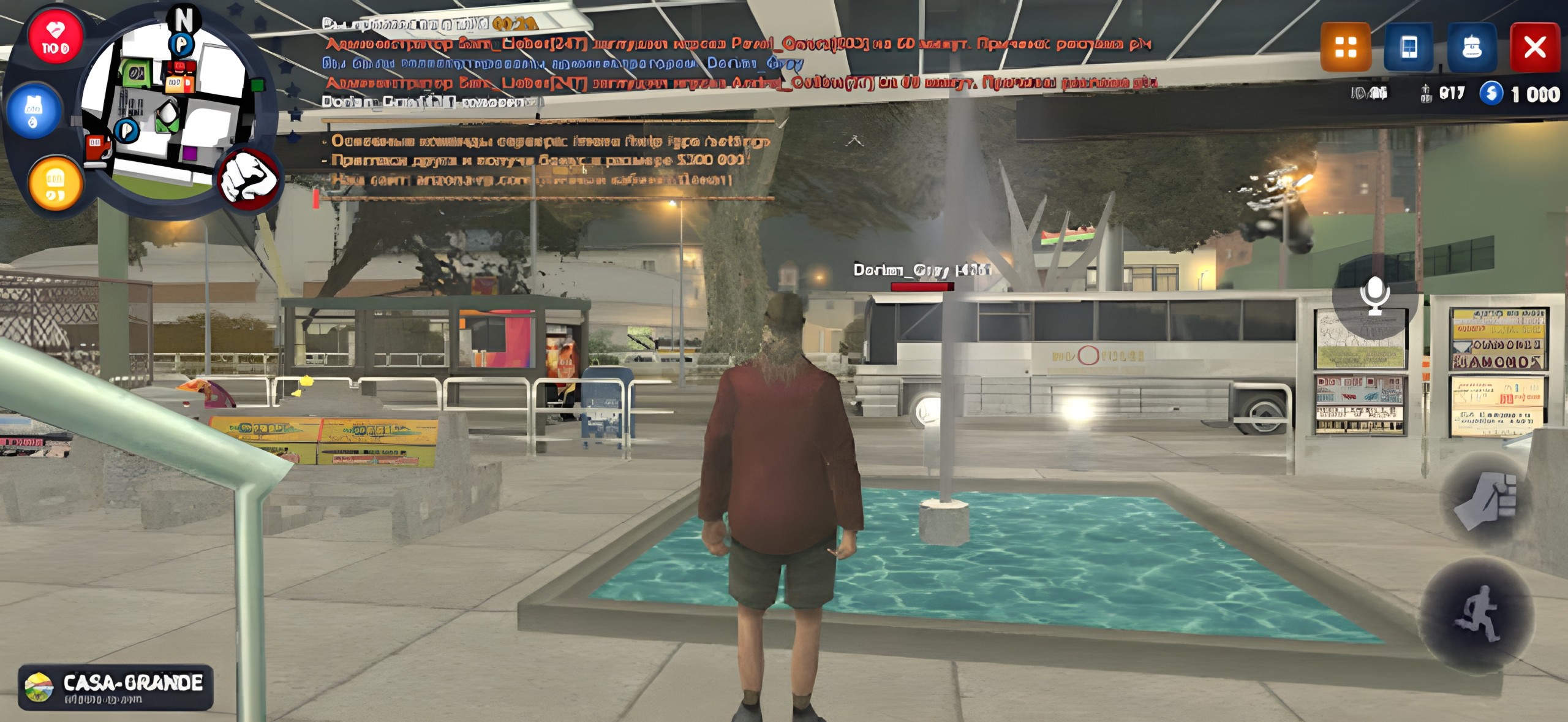The image size is (1568, 722).
Task: Click the Casa-Grande server badge
Action: click(x=116, y=687)
